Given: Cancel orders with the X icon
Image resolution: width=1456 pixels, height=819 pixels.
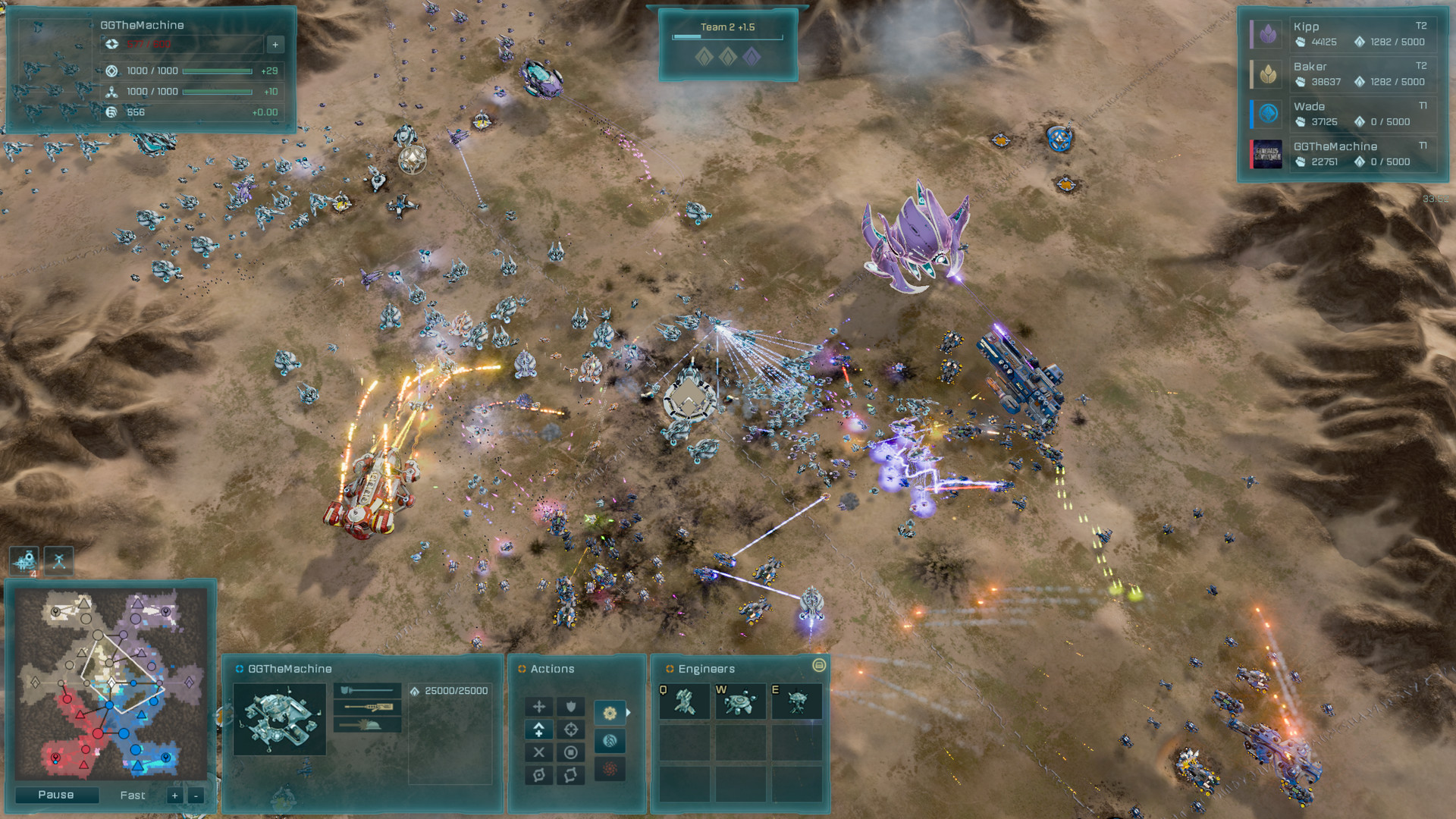Looking at the screenshot, I should point(539,753).
